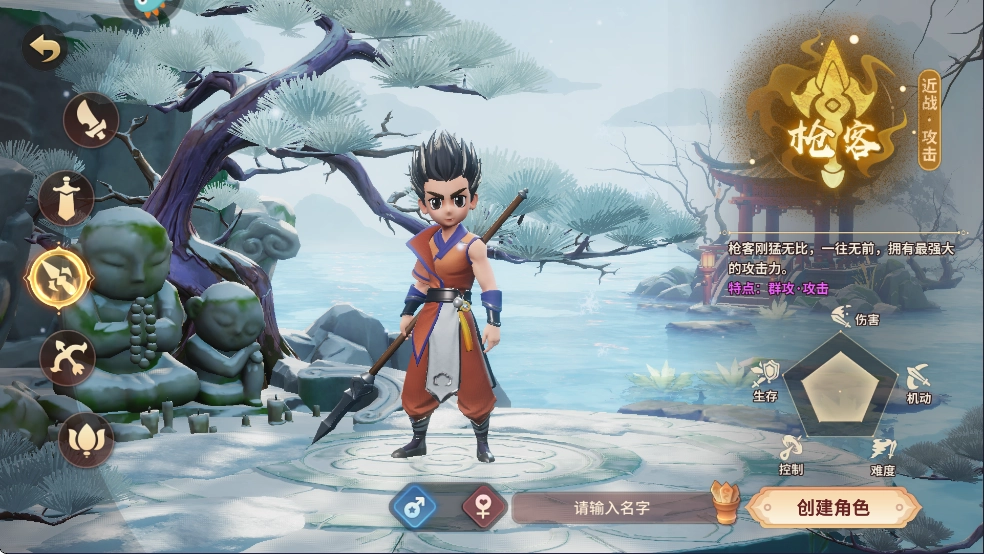Generate a random name with the fortune-stick icon

(x=724, y=502)
